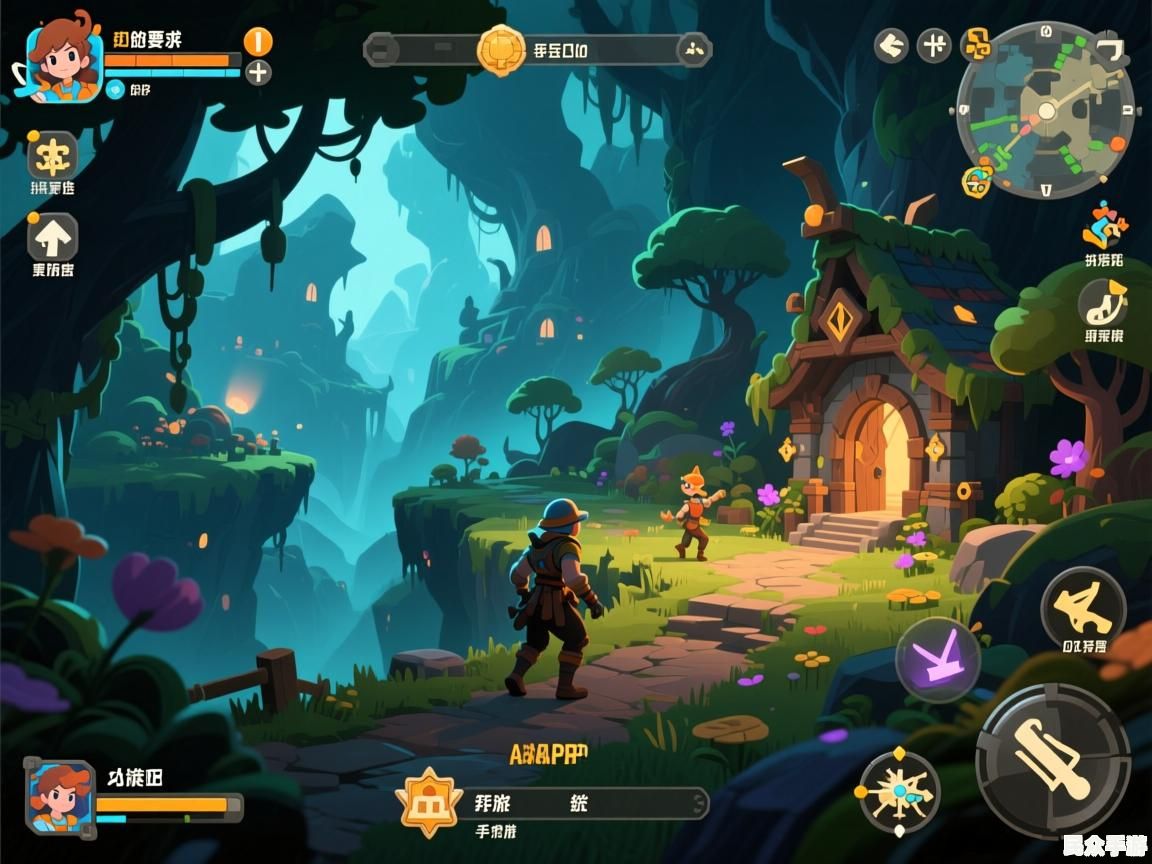The width and height of the screenshot is (1152, 864).
Task: Activate the up-arrow upgrade button
Action: pyautogui.click(x=52, y=237)
